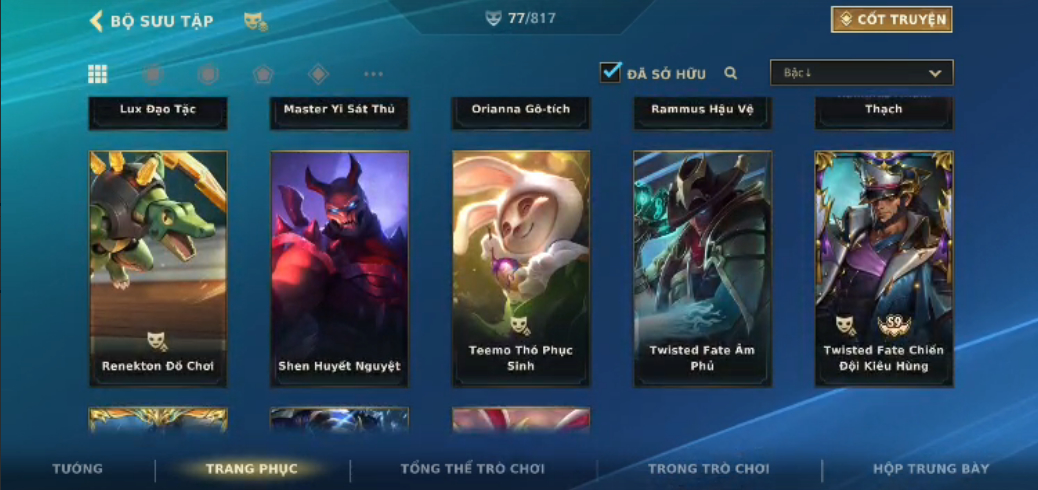Screen dimensions: 1038x490
Task: Pick the Teemo Thỏ Phục Sinh skin
Action: pos(521,268)
